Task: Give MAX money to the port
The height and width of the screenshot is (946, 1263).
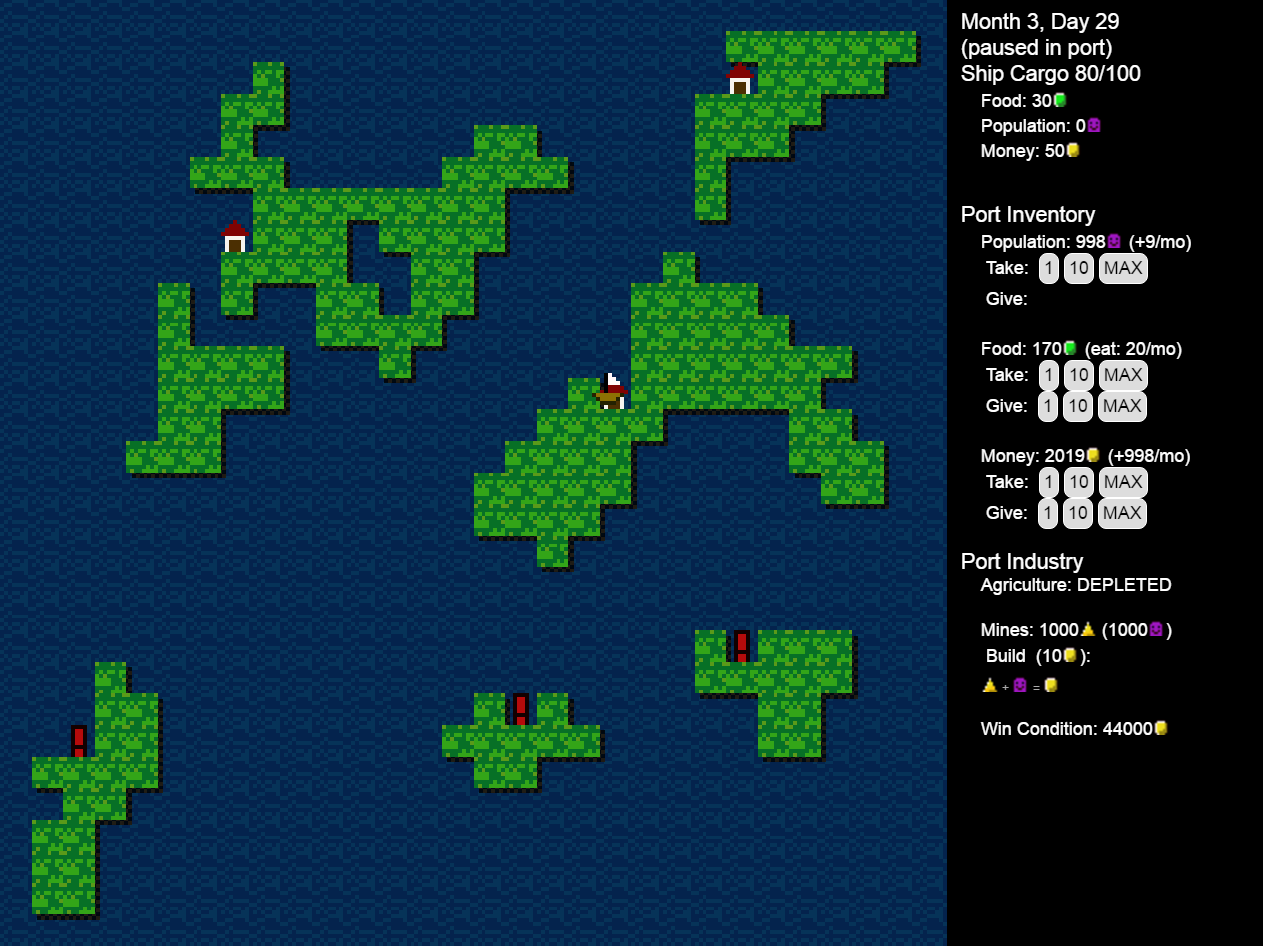Action: point(1122,513)
